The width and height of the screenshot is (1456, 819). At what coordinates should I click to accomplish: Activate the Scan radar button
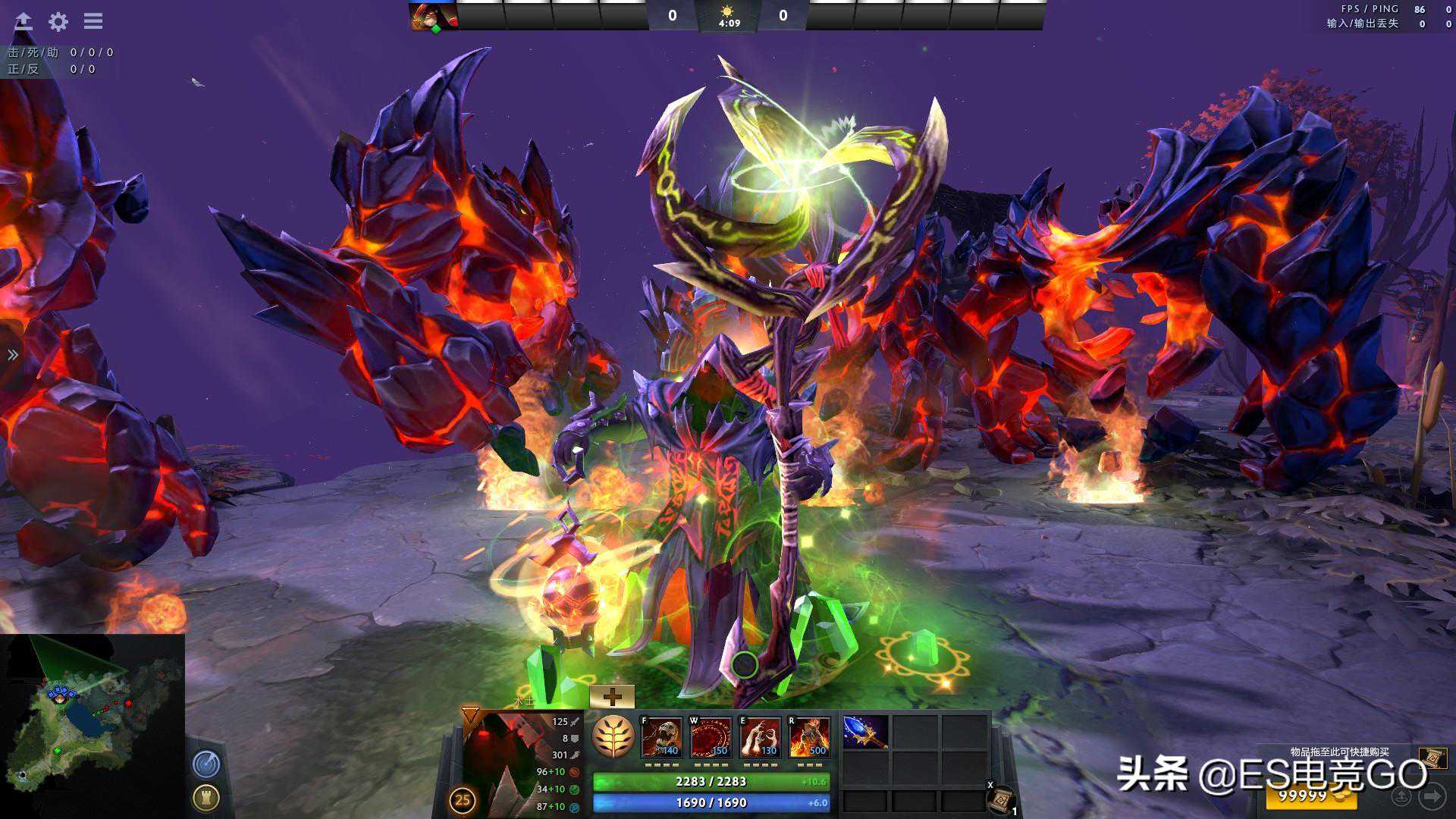point(206,764)
